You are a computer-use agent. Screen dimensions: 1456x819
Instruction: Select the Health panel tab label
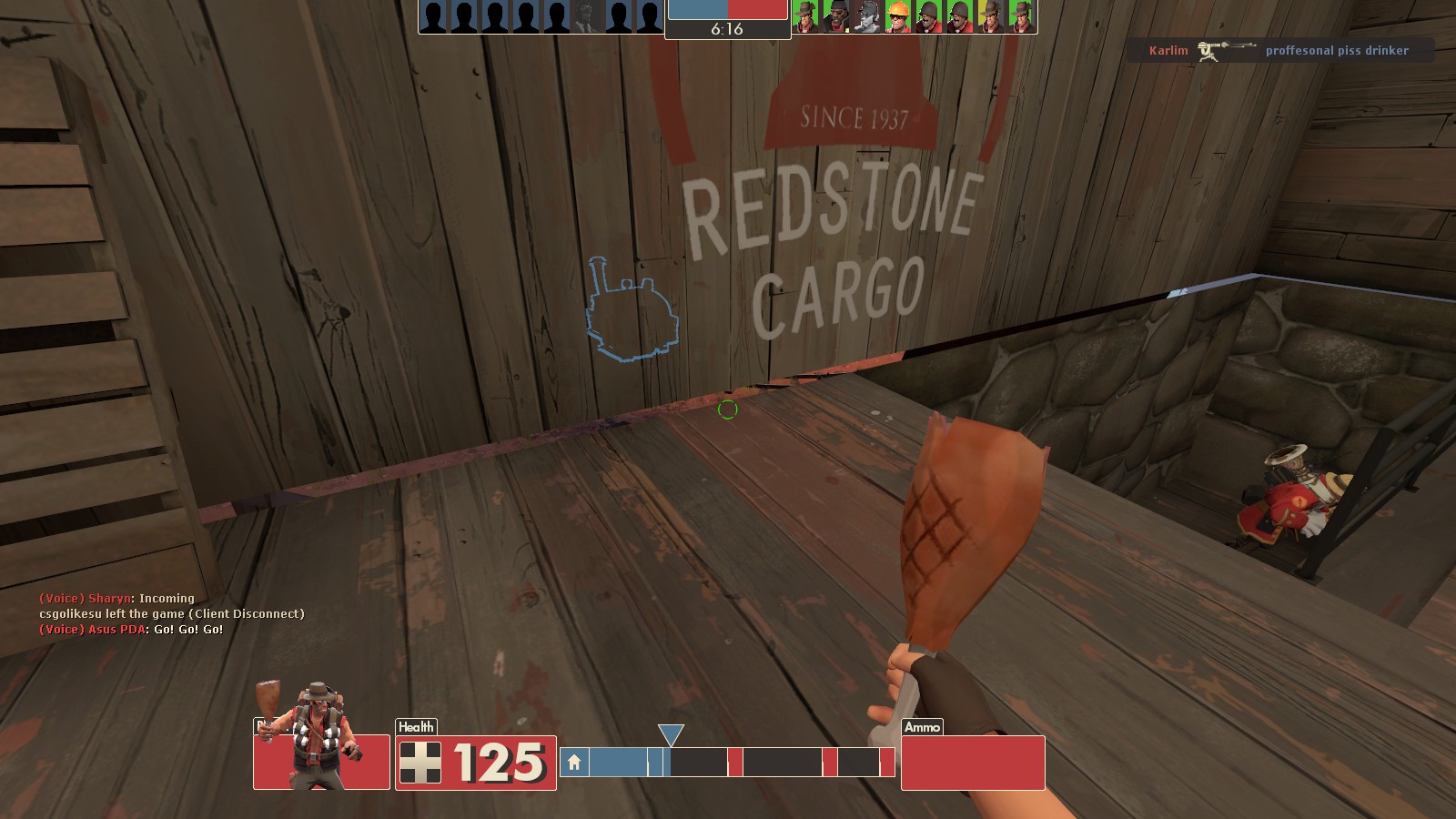[415, 726]
